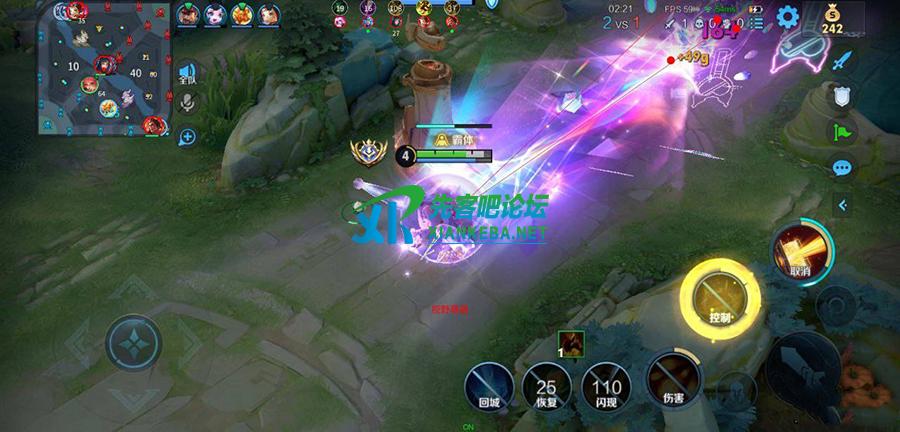Select the item slot above the 恢复 button

pos(573,344)
